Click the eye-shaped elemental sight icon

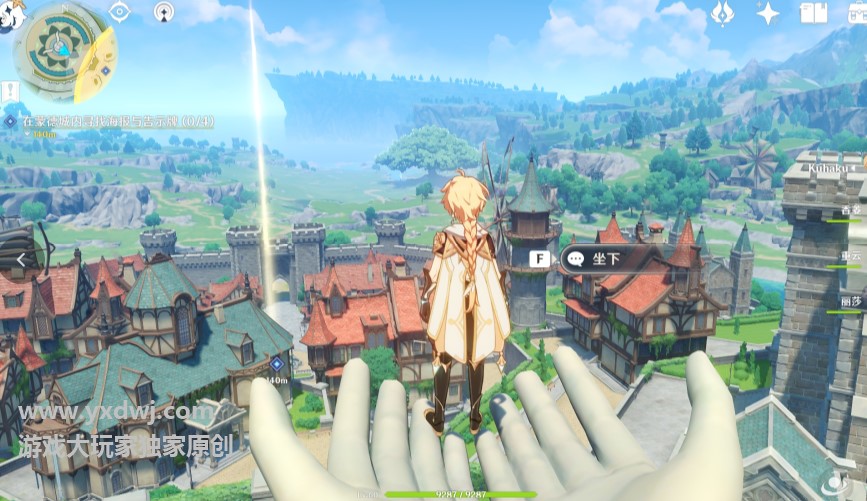(120, 12)
